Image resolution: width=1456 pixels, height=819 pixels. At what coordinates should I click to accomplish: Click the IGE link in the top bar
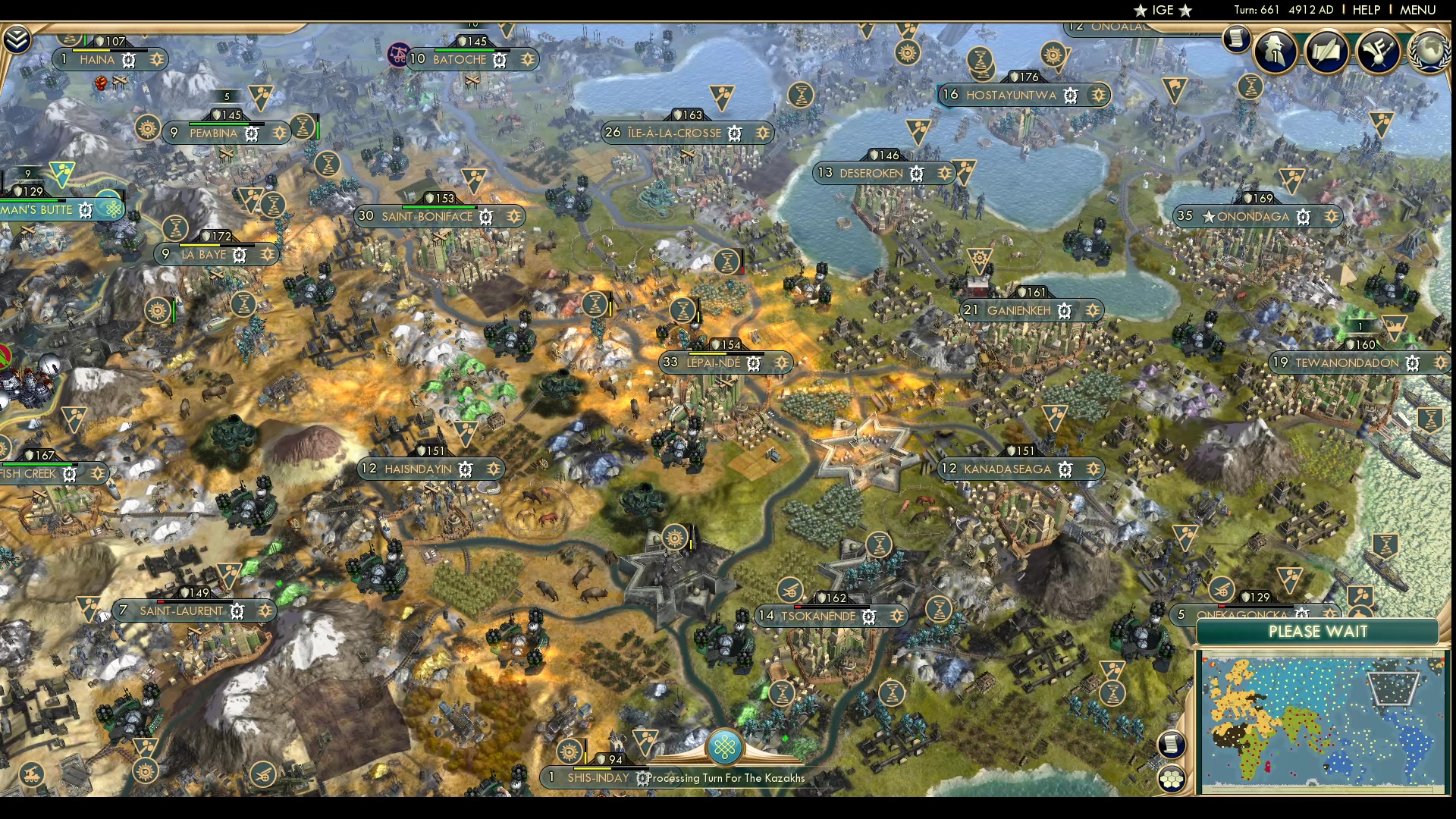(1160, 10)
